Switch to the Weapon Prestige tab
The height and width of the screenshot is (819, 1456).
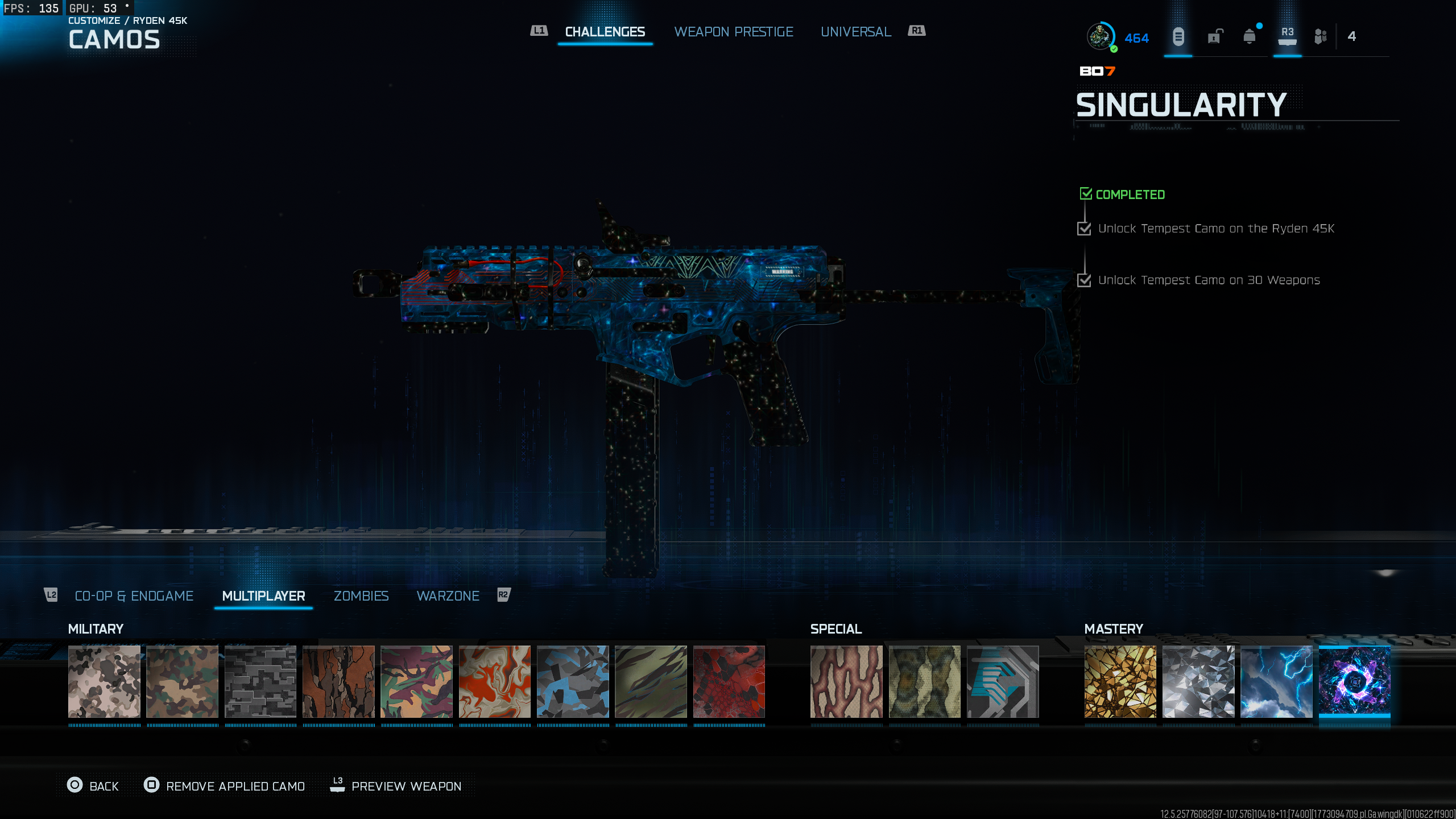pos(733,32)
